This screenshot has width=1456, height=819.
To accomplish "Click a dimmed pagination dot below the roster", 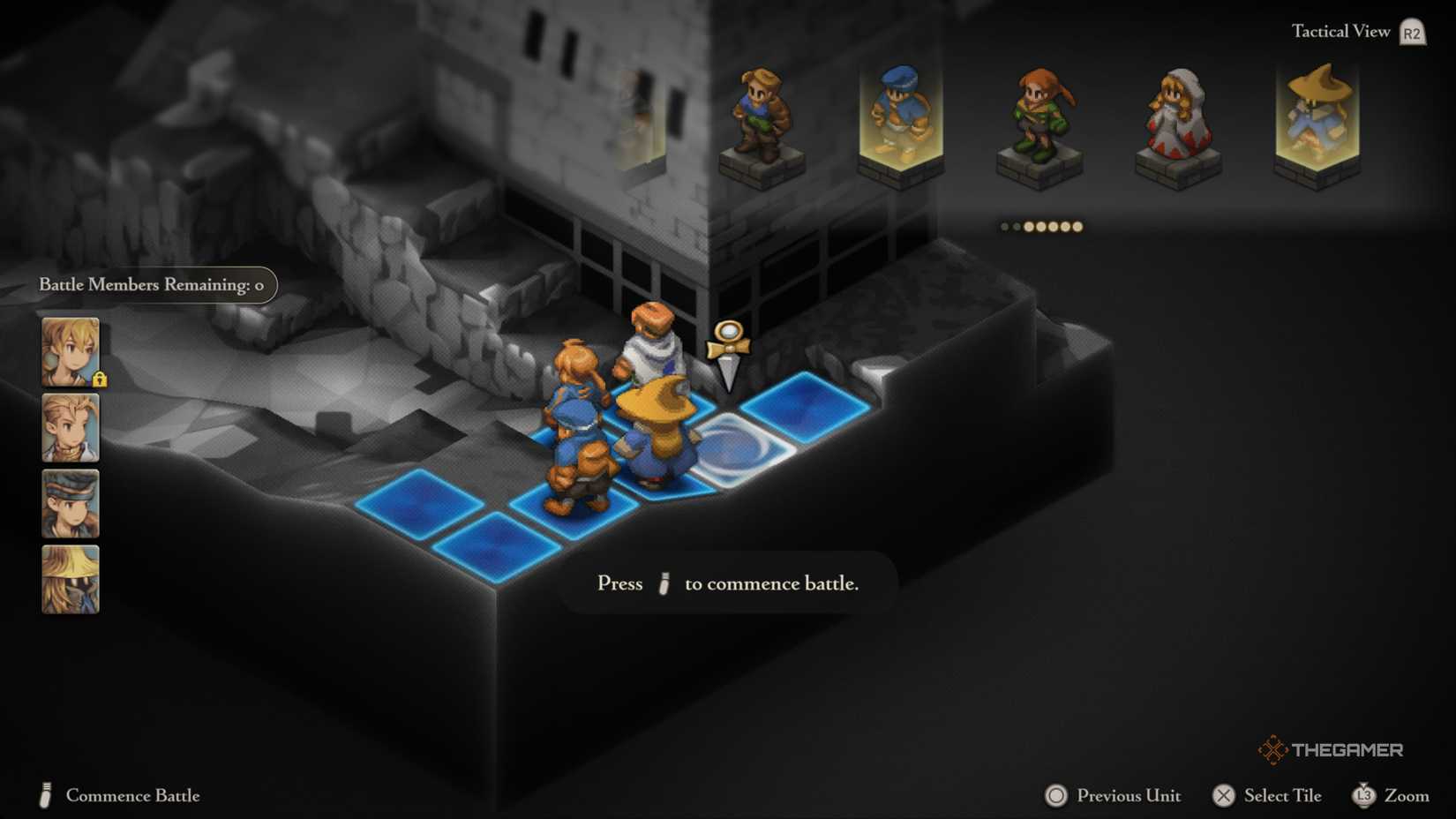I will click(x=1006, y=227).
